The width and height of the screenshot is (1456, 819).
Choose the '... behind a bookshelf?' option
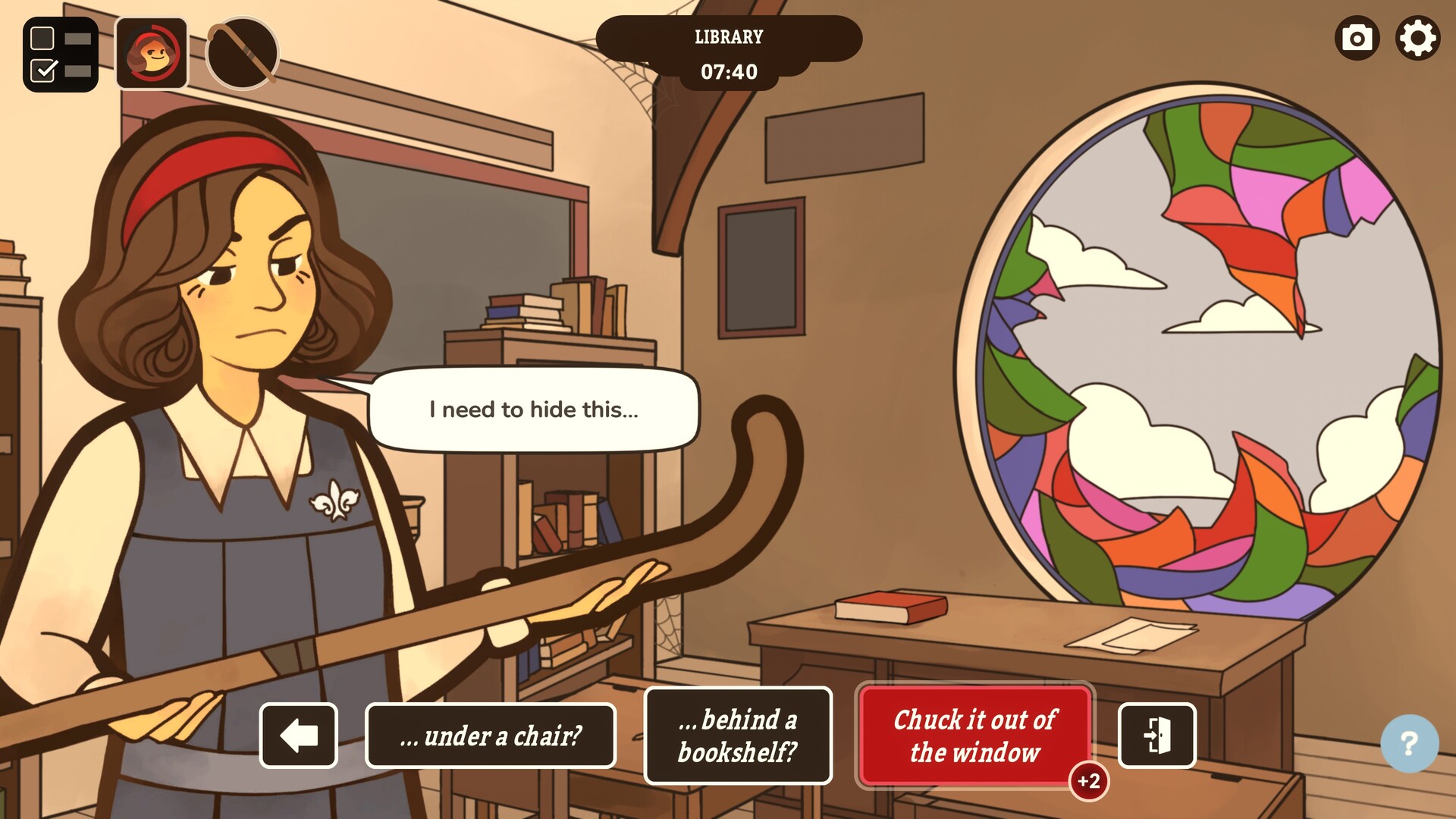click(738, 735)
